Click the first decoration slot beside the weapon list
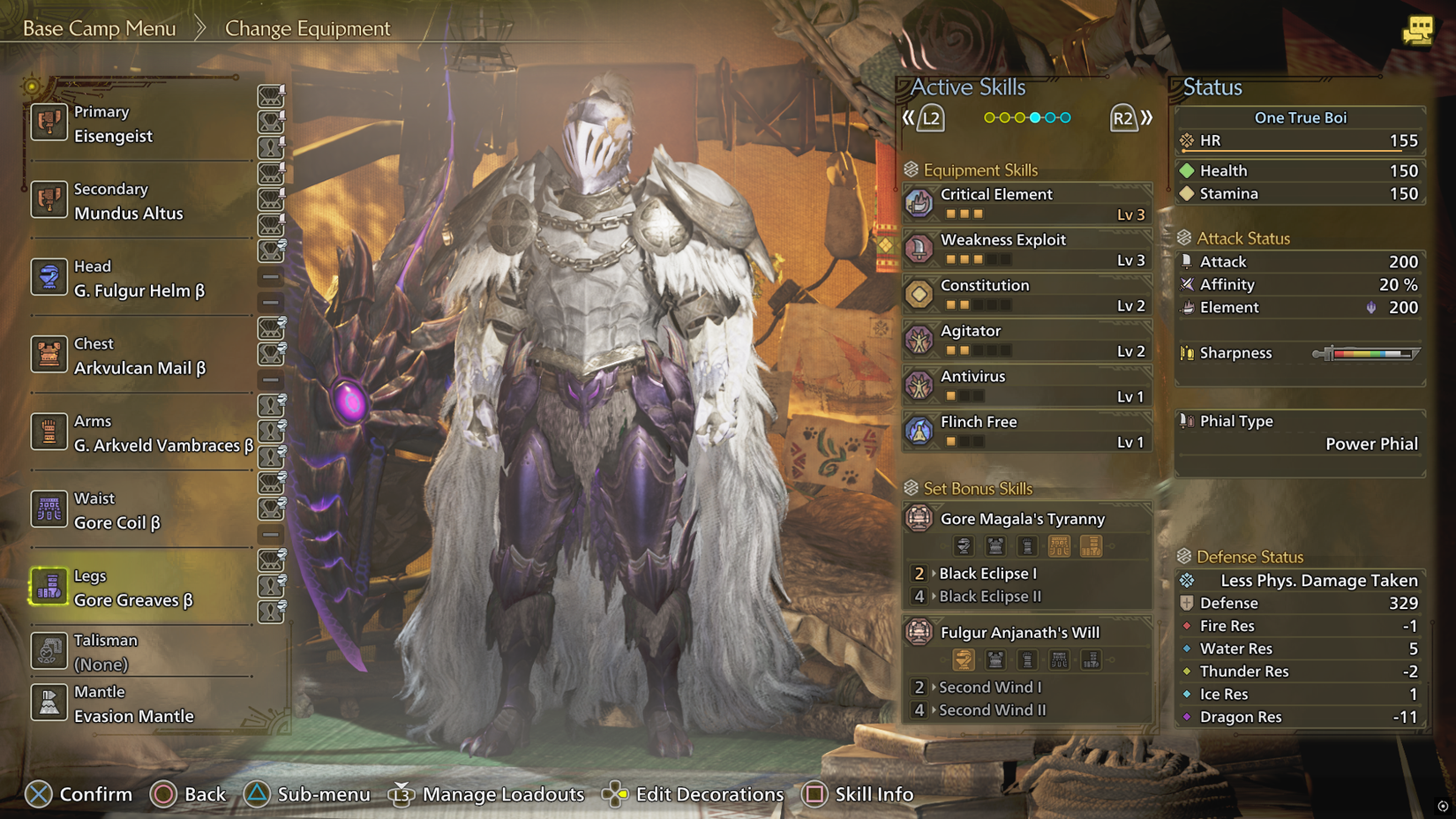1456x819 pixels. pos(271,96)
